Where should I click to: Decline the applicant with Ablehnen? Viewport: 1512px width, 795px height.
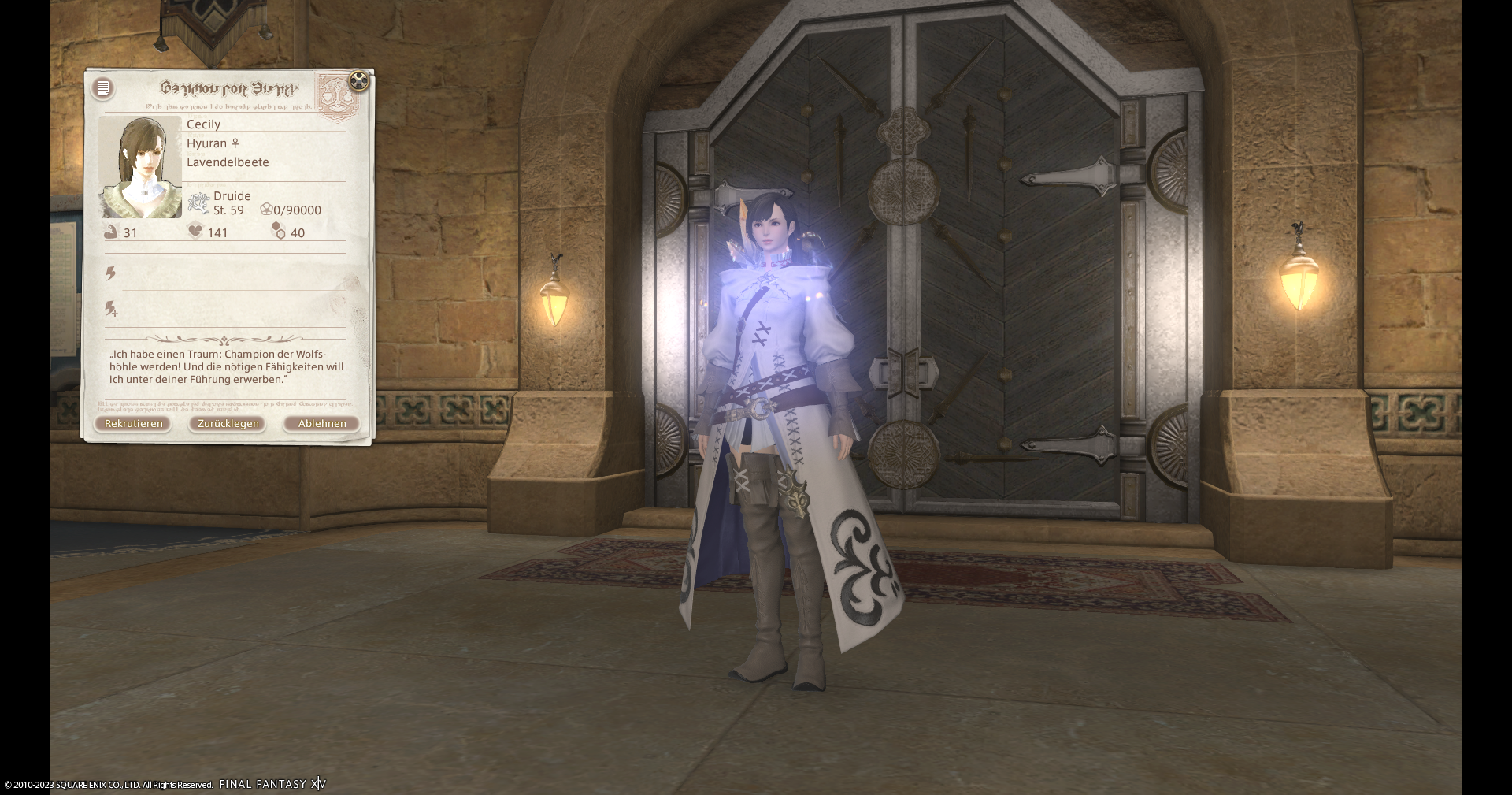pyautogui.click(x=321, y=424)
